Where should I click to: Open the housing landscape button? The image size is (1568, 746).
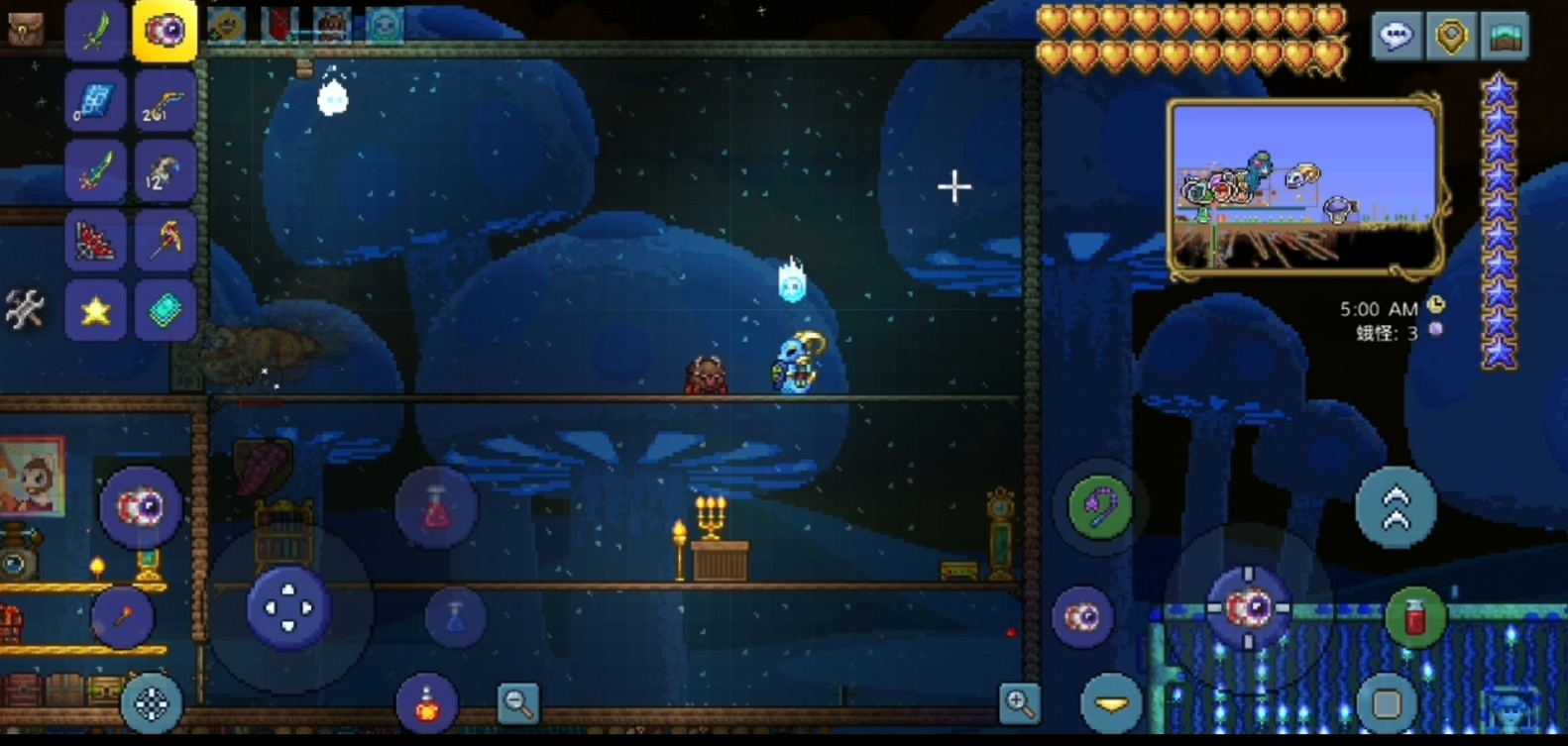pos(1505,37)
